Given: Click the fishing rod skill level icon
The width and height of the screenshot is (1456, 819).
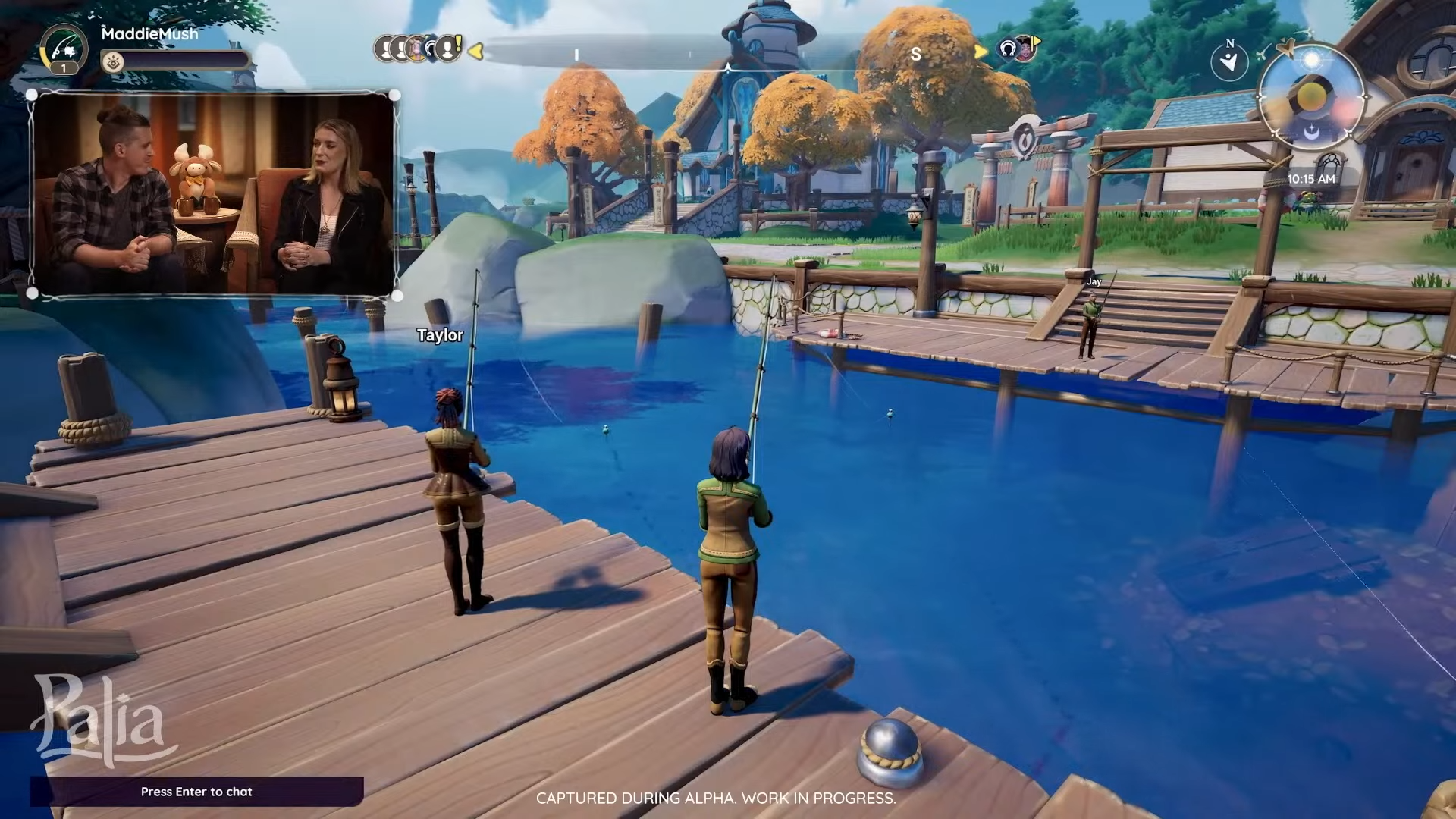Looking at the screenshot, I should point(63,49).
